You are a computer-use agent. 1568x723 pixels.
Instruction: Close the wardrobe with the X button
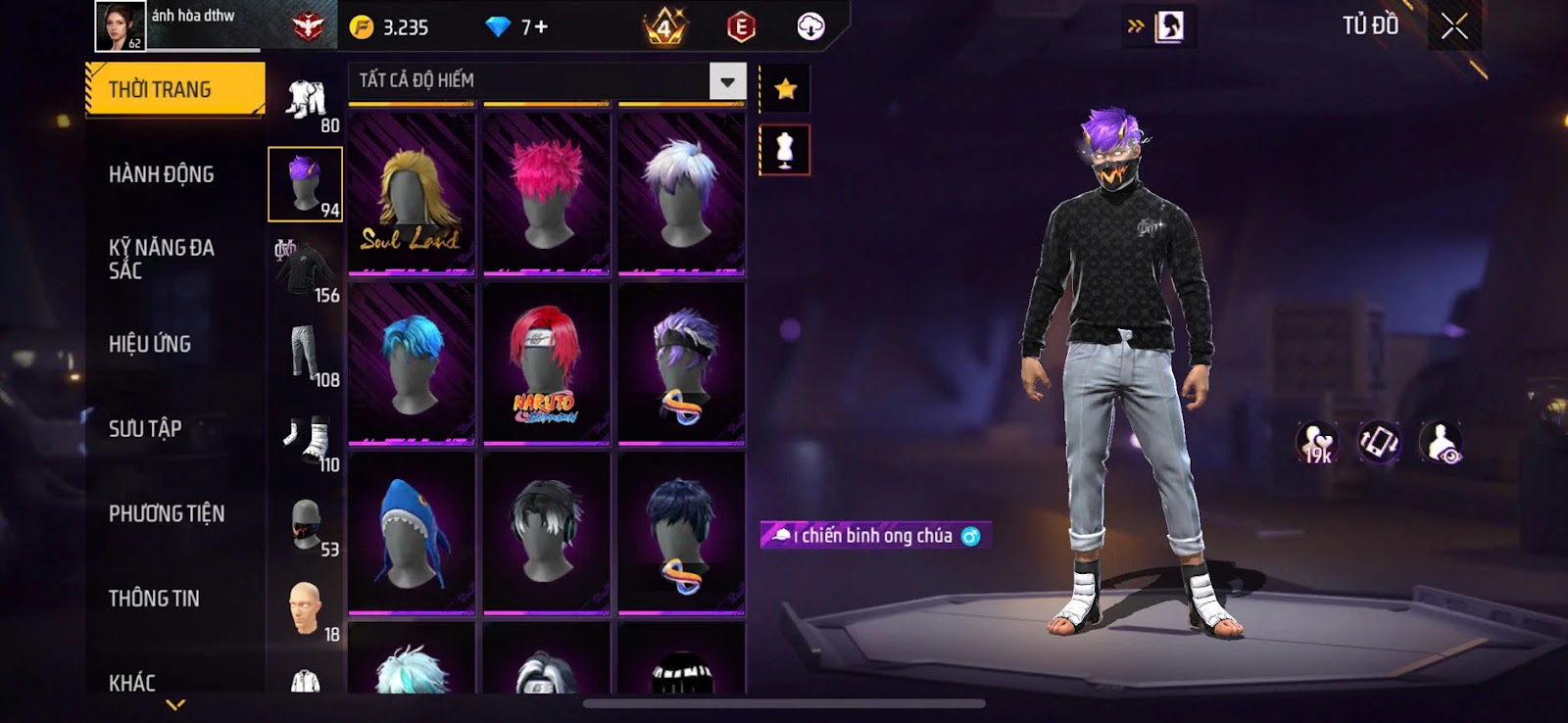(1454, 26)
